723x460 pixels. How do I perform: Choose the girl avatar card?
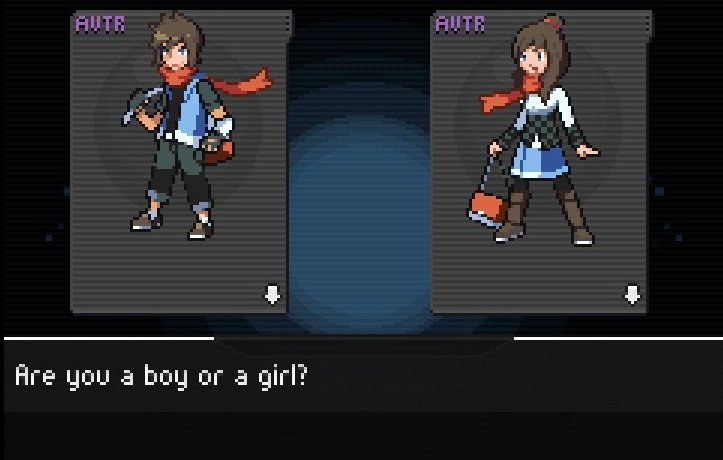coord(540,160)
